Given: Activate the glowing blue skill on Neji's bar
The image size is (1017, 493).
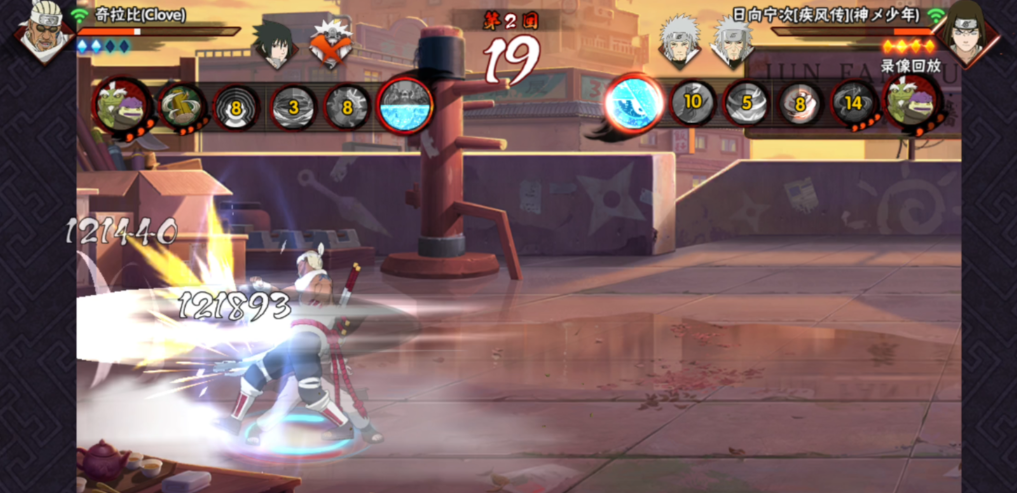Looking at the screenshot, I should click(x=633, y=102).
